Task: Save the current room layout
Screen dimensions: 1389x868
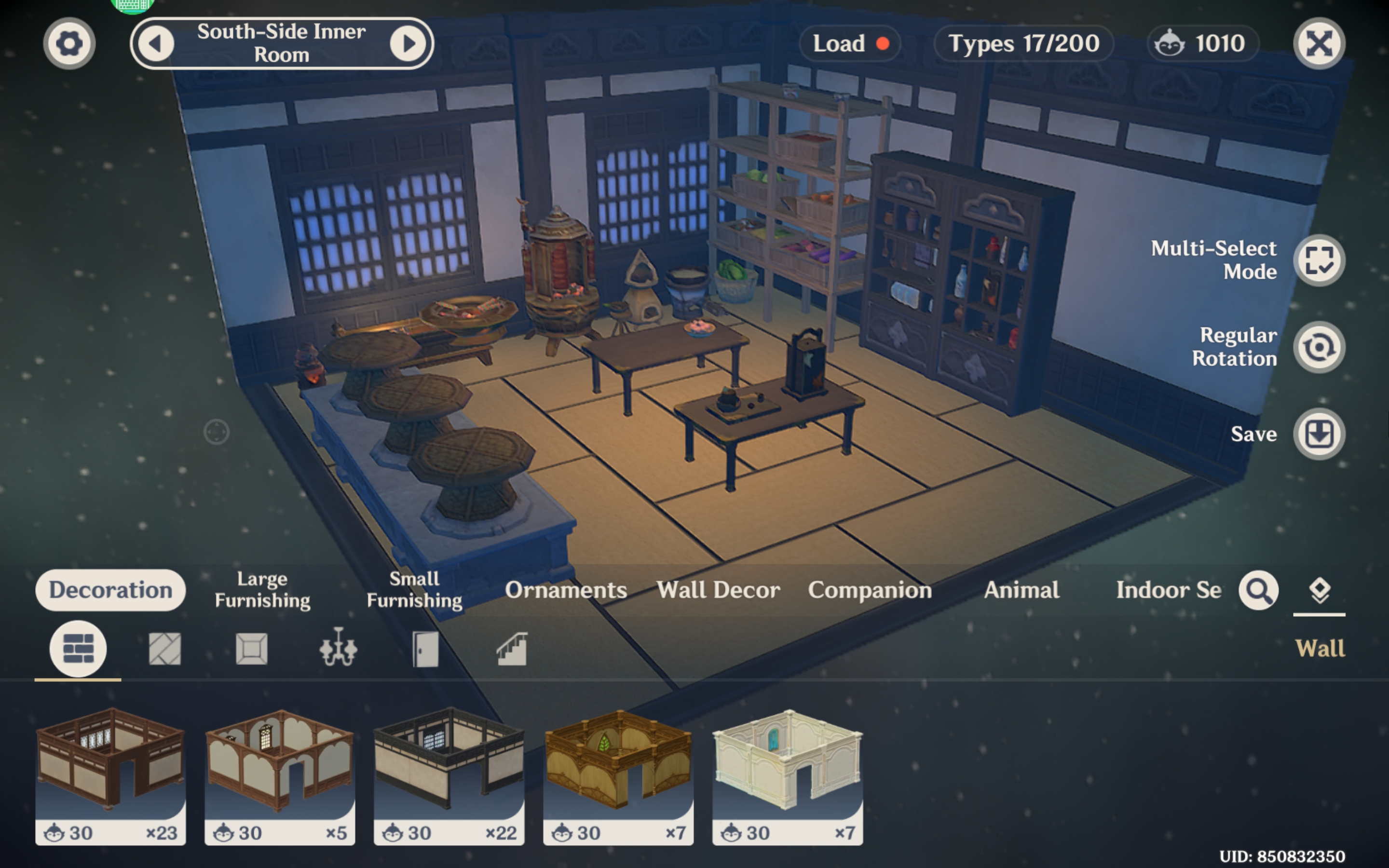Action: pyautogui.click(x=1319, y=434)
